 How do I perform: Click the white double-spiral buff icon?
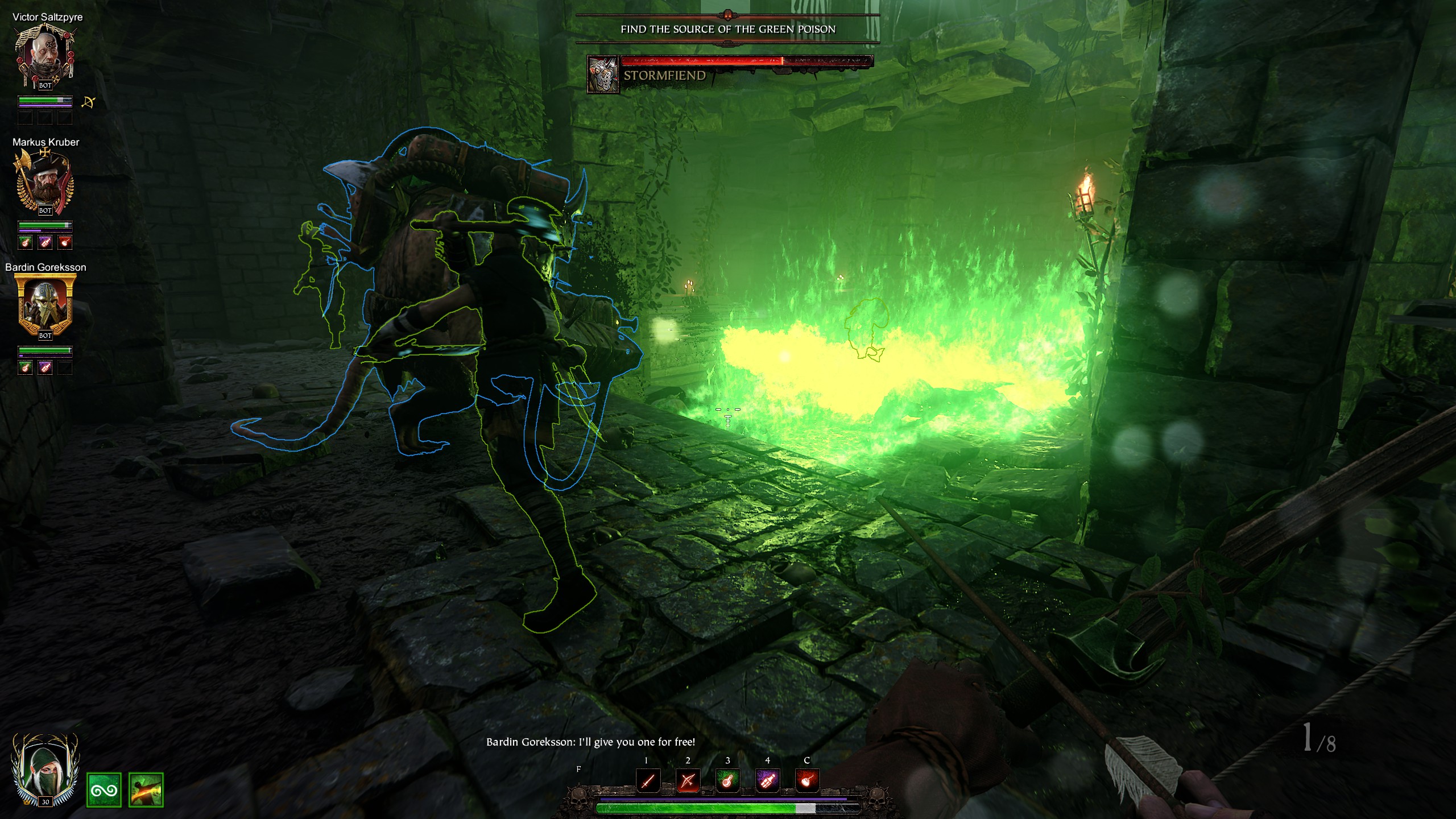pyautogui.click(x=104, y=790)
